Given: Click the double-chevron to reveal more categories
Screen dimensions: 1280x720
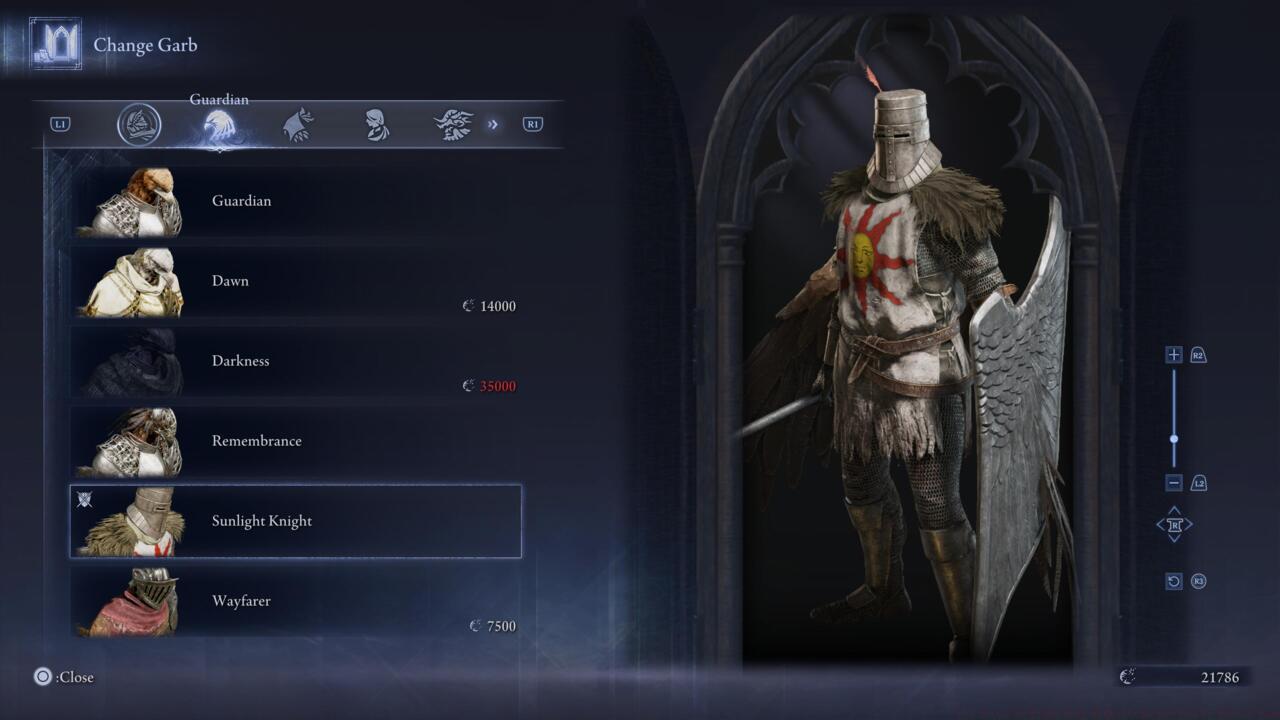Looking at the screenshot, I should pos(492,122).
